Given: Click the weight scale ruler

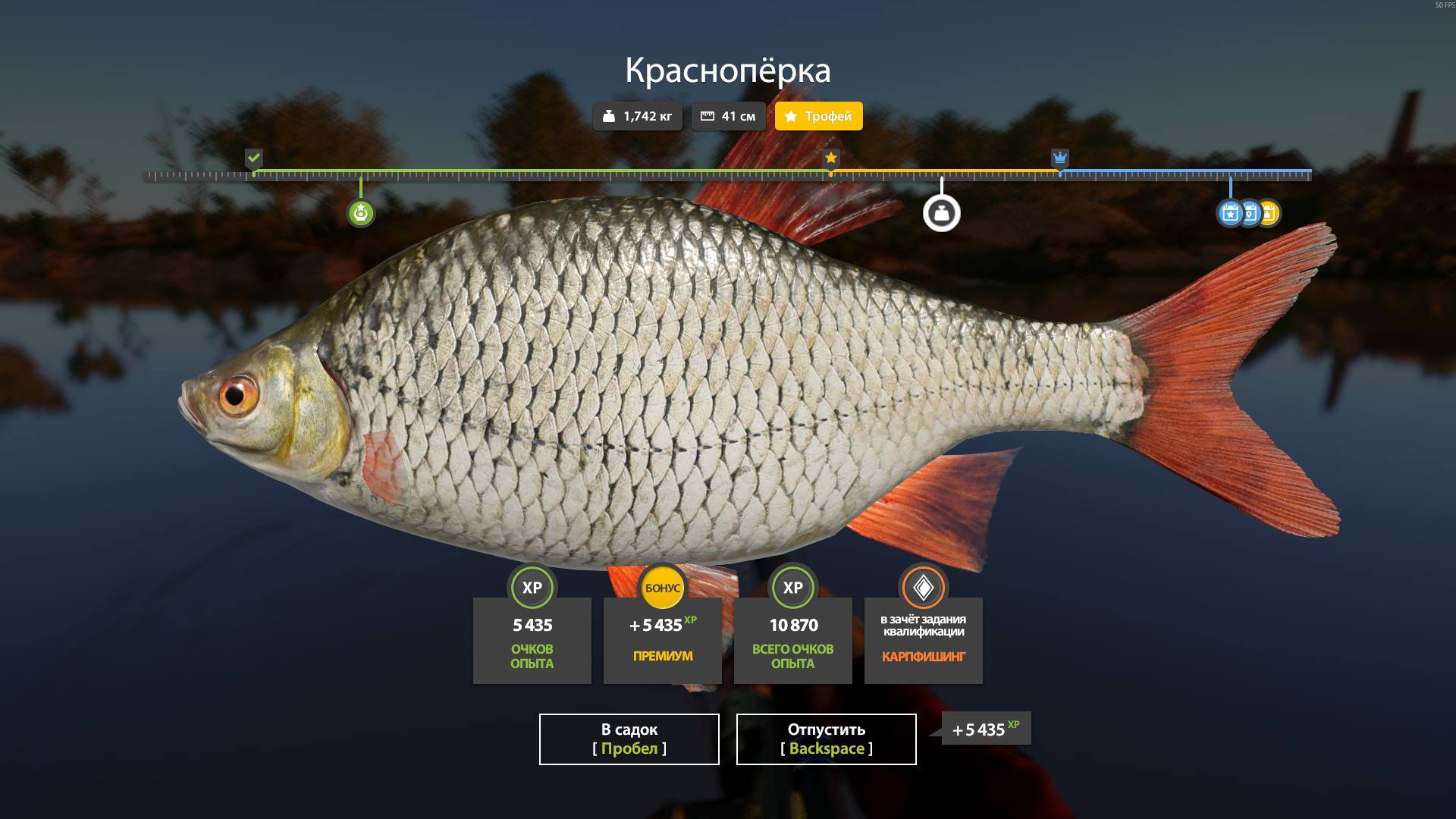Looking at the screenshot, I should 728,173.
